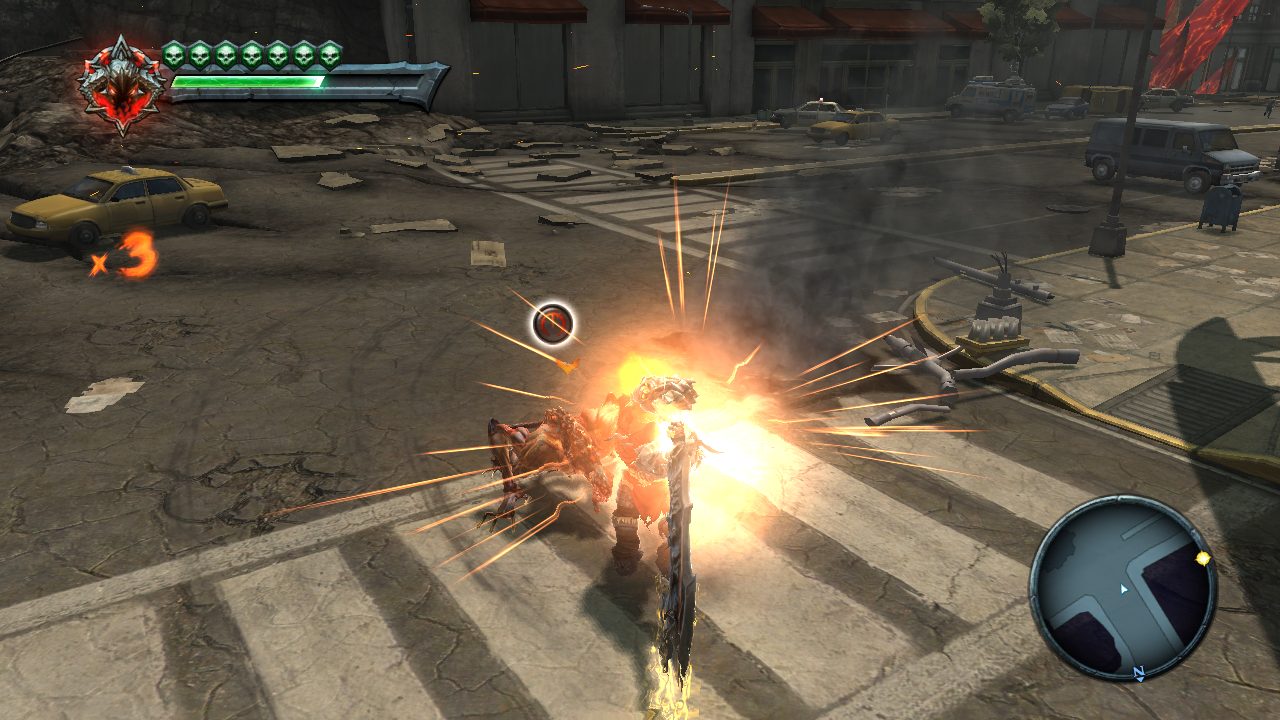Click the blue north indicator on minimap
1280x720 pixels.
pos(1138,674)
